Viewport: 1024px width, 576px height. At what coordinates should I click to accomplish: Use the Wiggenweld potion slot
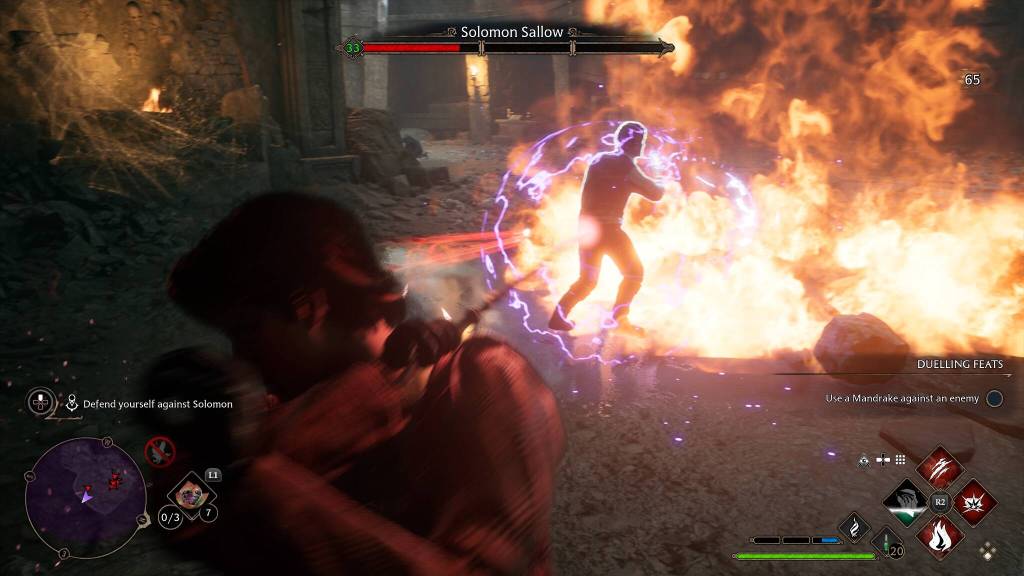point(885,546)
